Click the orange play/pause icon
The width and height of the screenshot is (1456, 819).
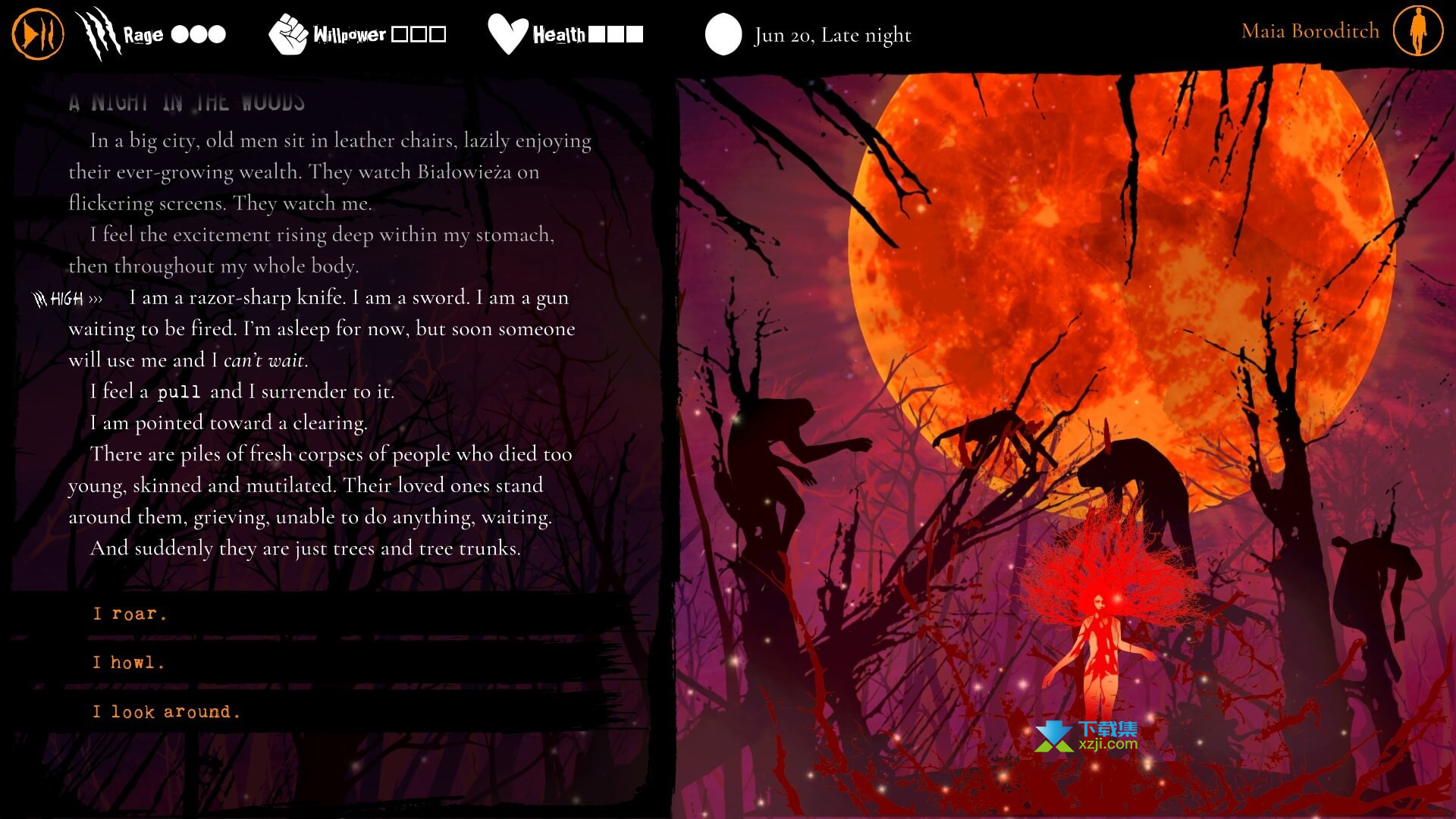(x=37, y=33)
